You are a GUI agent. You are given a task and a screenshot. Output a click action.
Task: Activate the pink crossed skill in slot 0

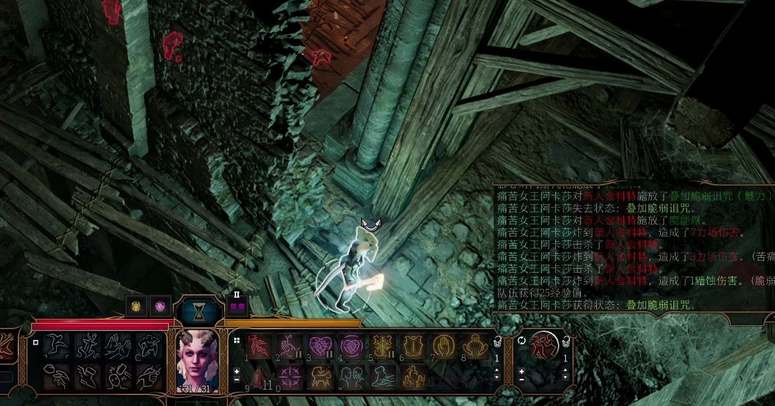[x=290, y=376]
